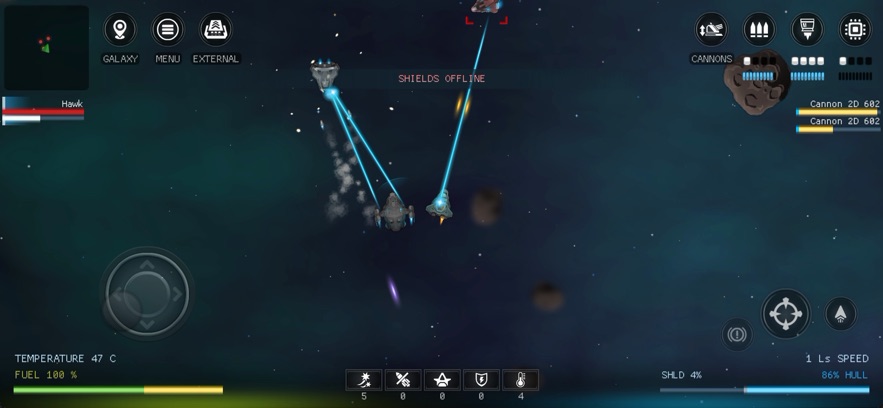Screen dimensions: 883x408
Task: Select the Hawk target panel
Action: pos(43,110)
